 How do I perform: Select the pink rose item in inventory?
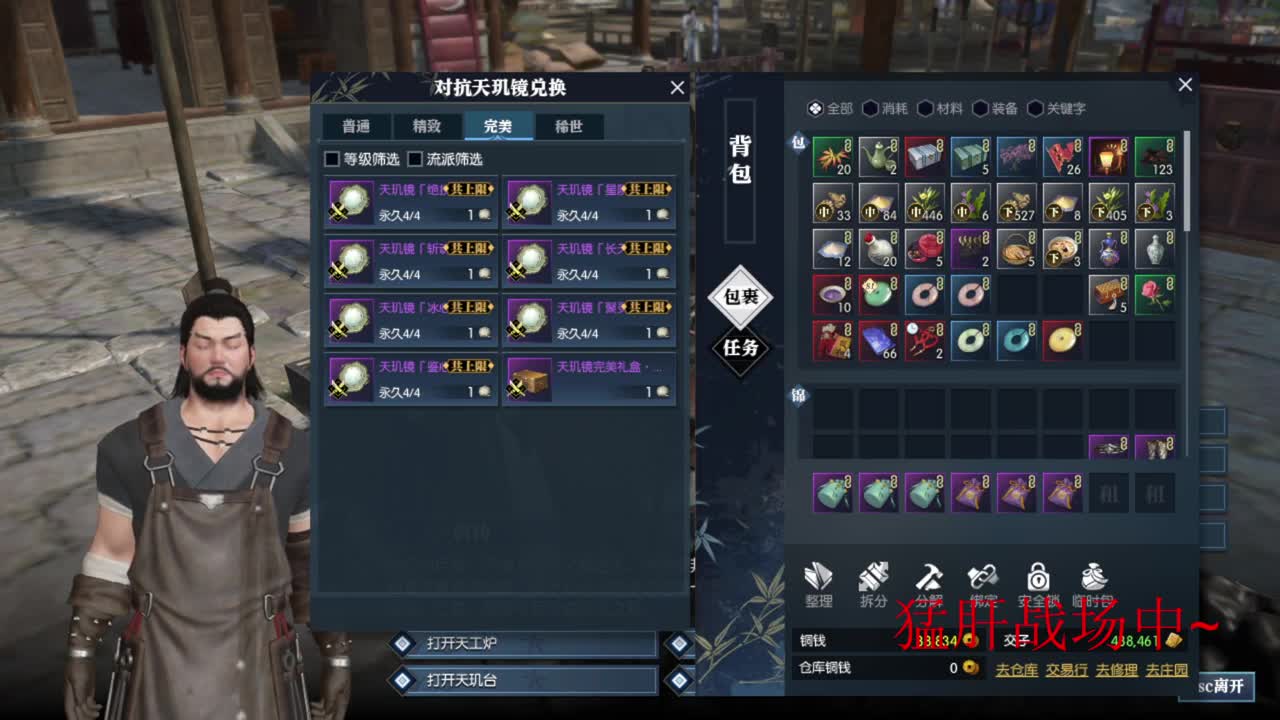coord(1156,295)
